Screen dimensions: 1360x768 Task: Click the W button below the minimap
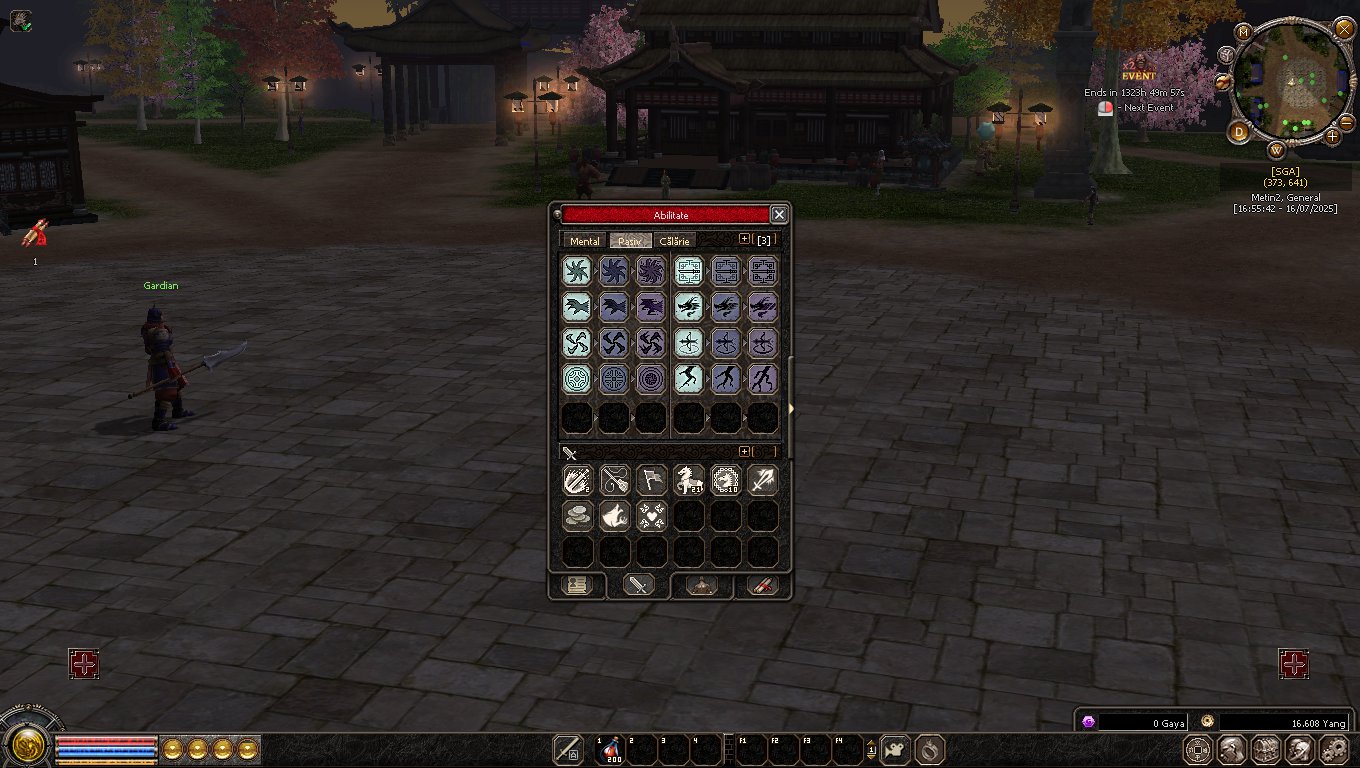1277,151
